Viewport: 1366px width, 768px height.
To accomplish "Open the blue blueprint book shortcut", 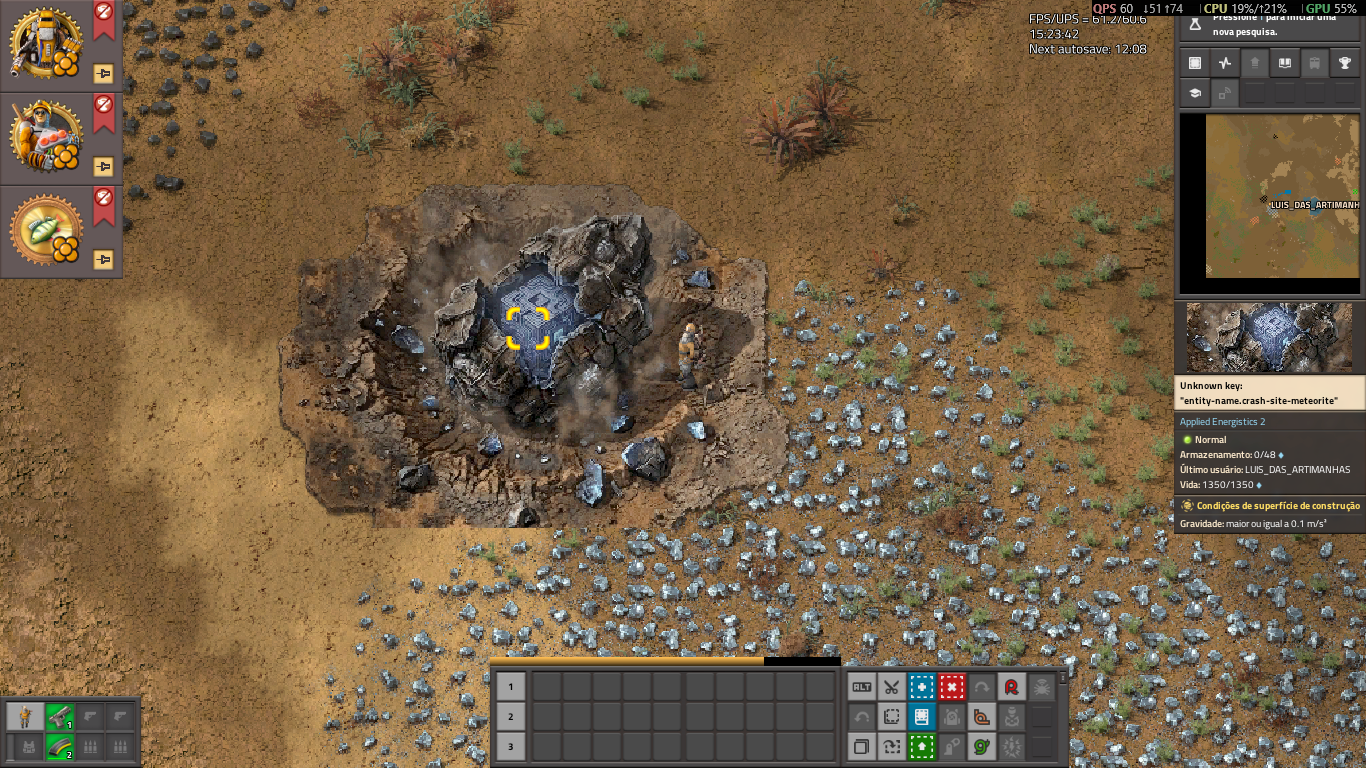I will pos(922,717).
